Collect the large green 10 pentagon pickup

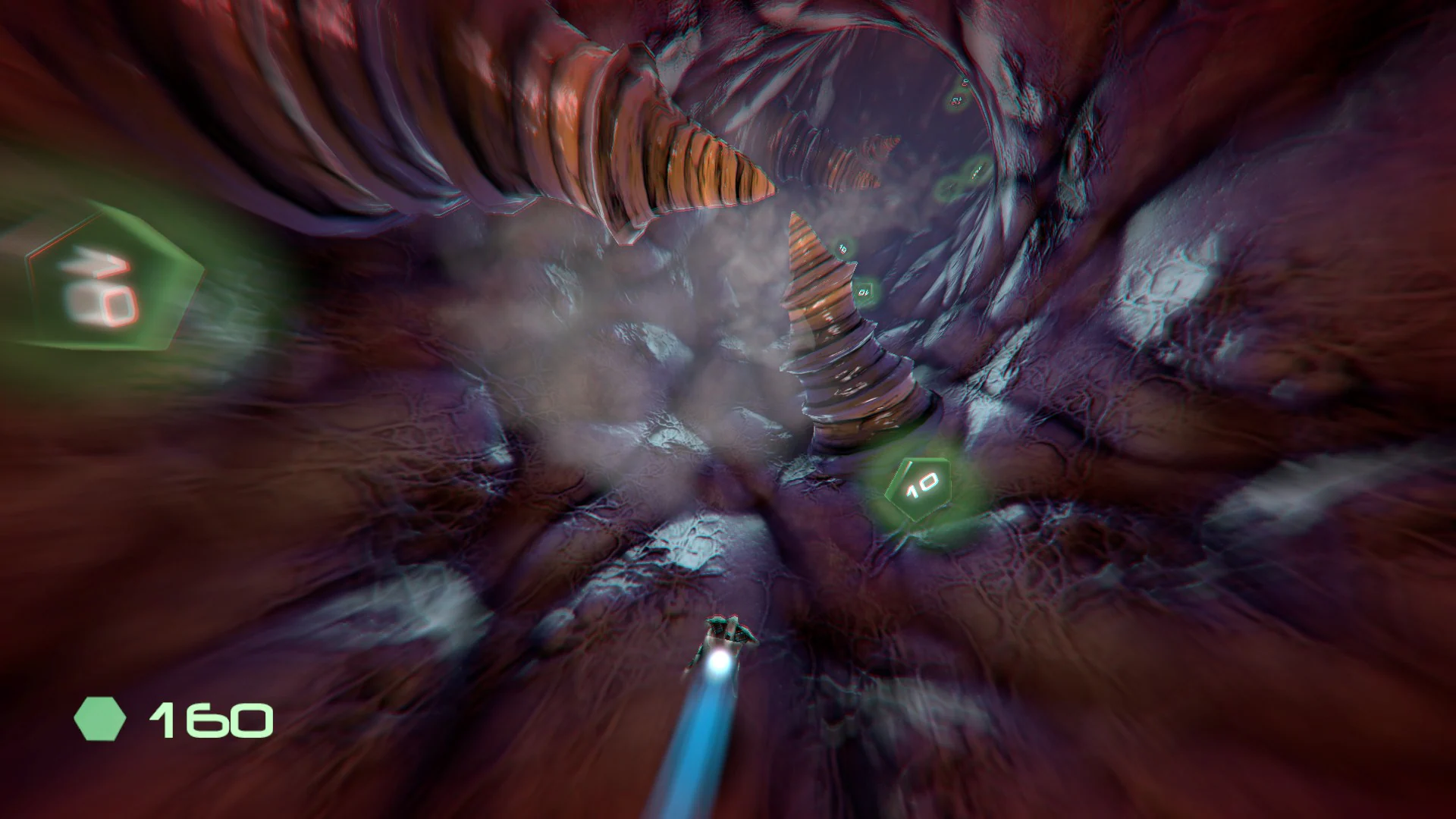click(x=920, y=489)
